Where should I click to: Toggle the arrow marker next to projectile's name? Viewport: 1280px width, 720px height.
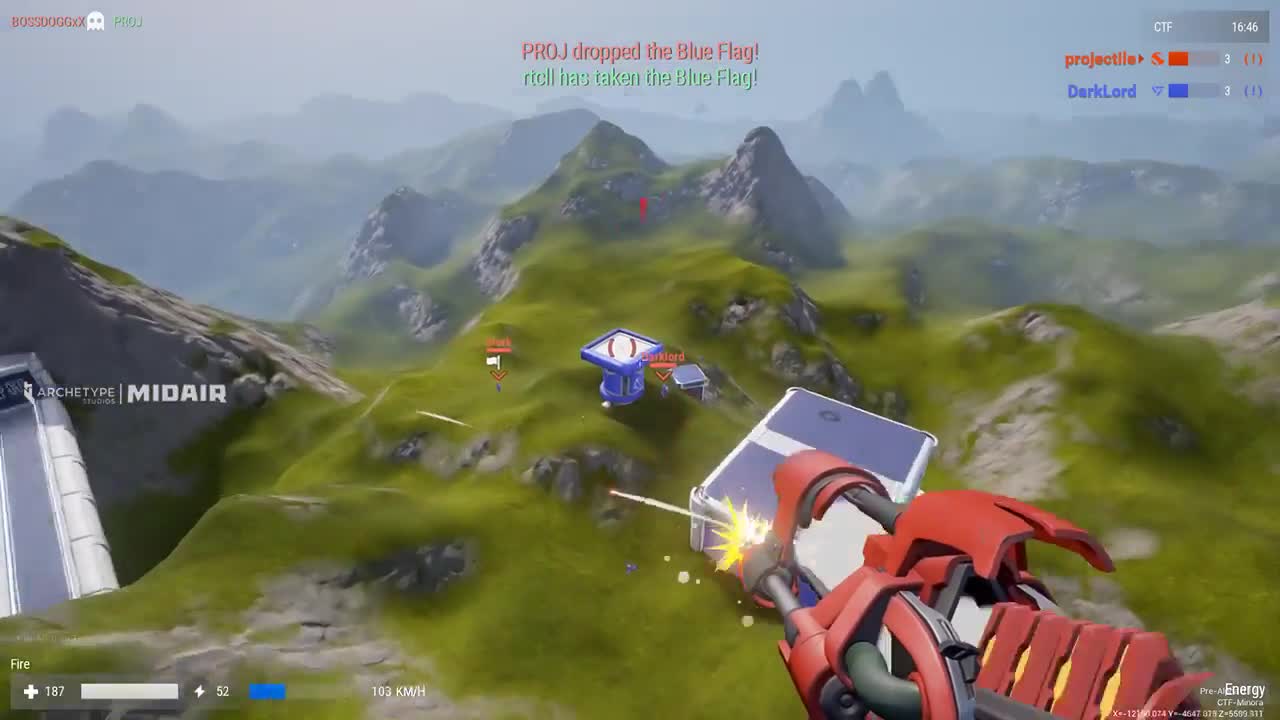(x=1139, y=58)
